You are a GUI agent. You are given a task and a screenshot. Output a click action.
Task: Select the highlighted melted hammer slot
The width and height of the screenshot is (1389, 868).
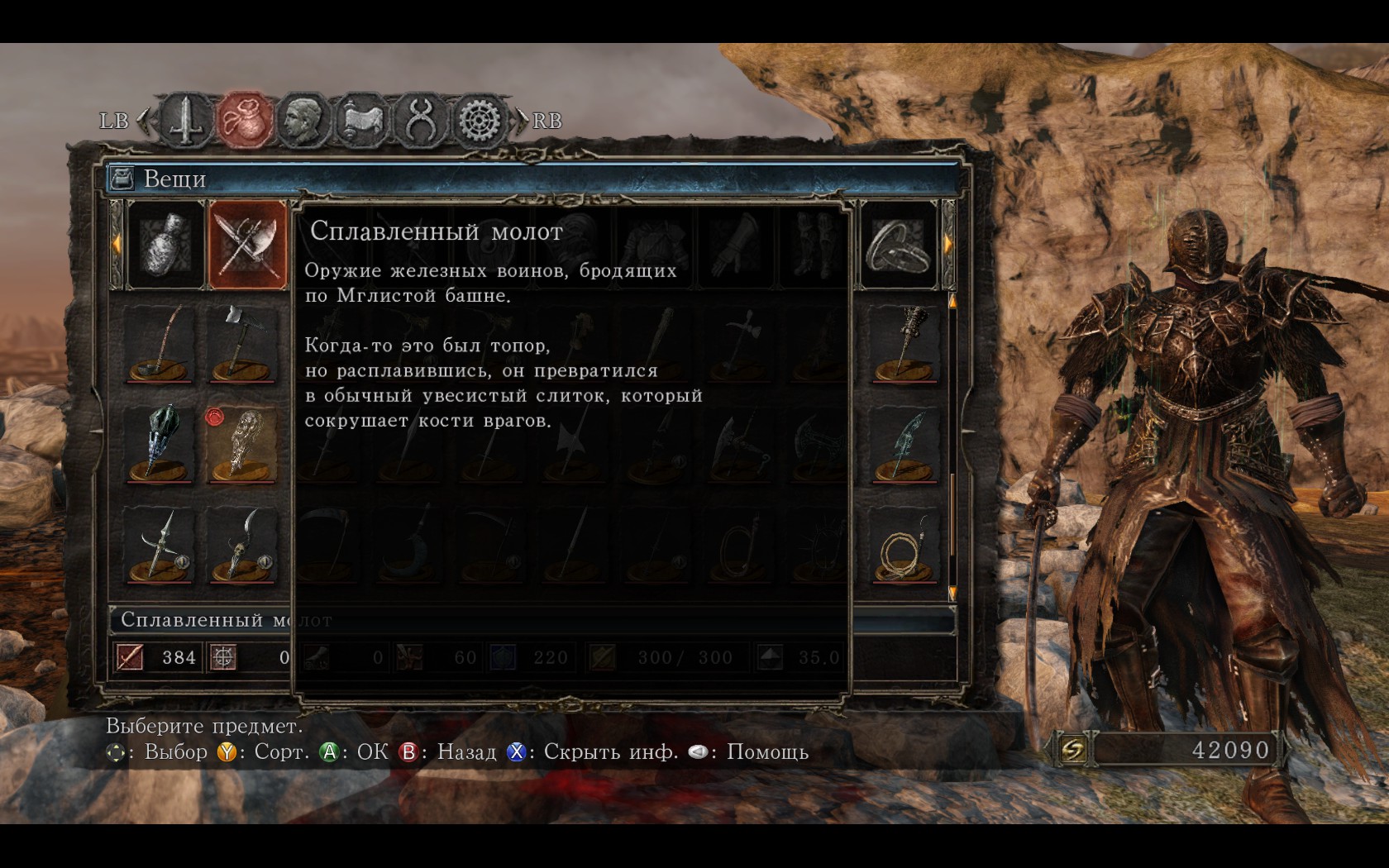tap(241, 444)
